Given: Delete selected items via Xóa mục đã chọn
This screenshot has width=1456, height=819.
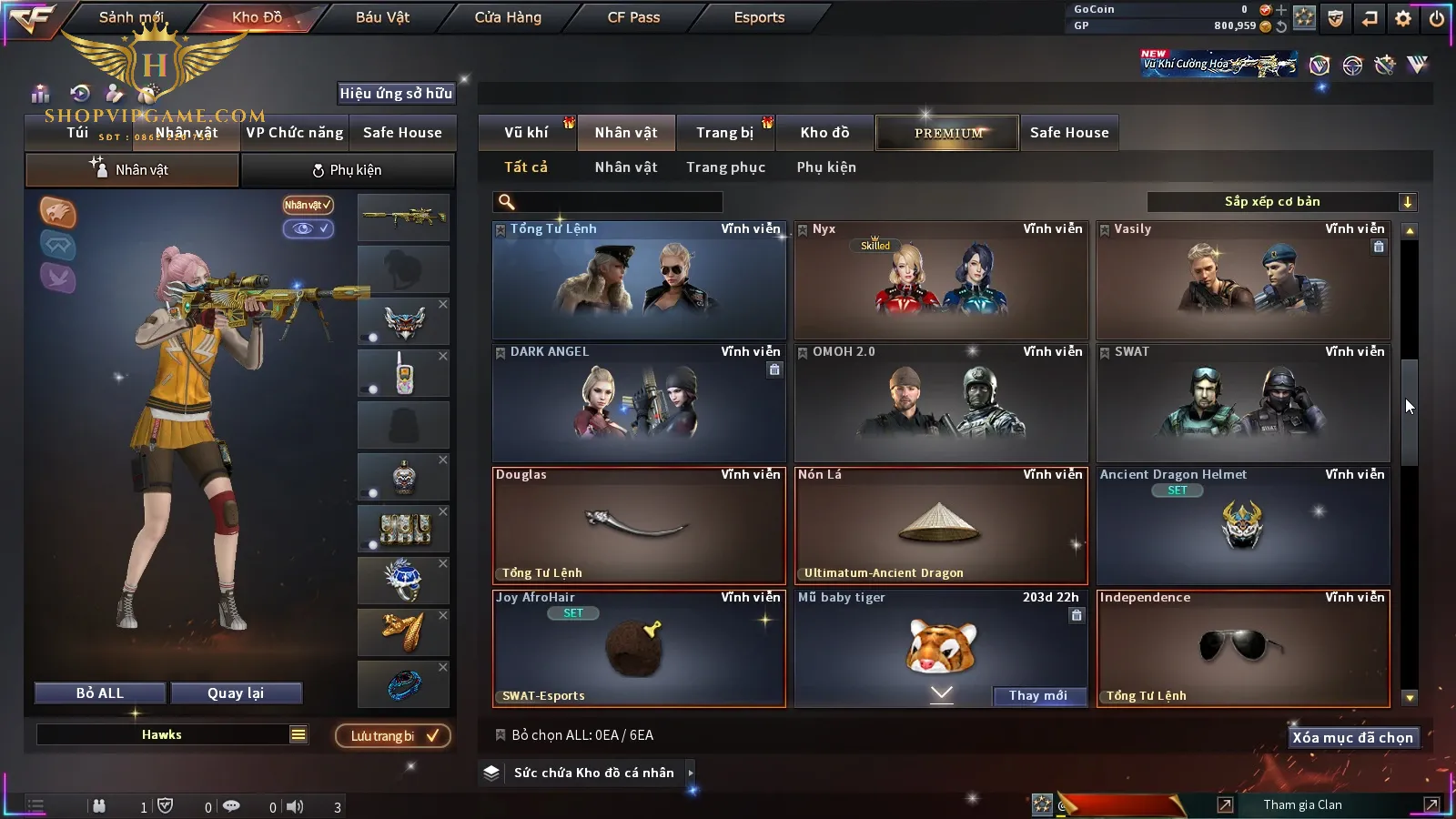Looking at the screenshot, I should point(1352,738).
